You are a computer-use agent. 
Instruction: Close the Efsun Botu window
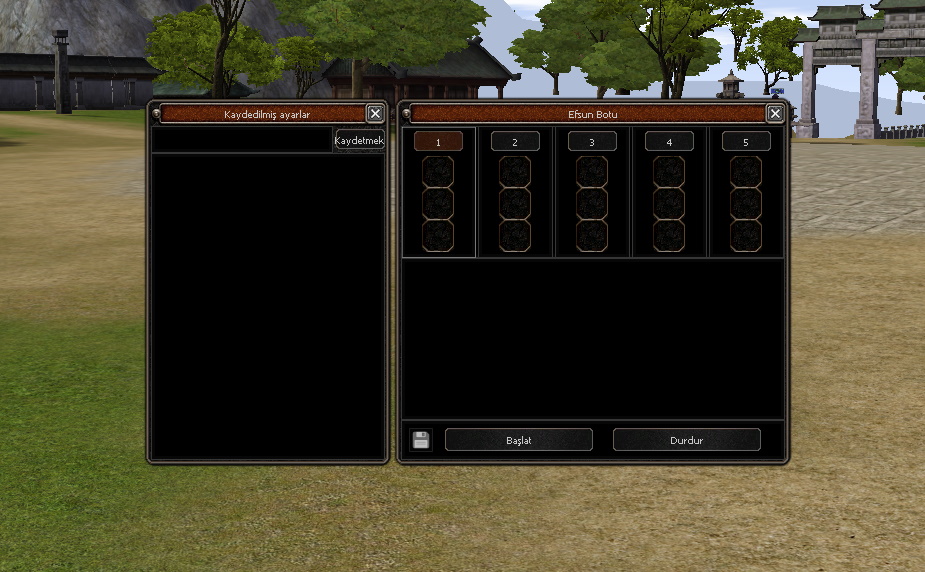[775, 114]
